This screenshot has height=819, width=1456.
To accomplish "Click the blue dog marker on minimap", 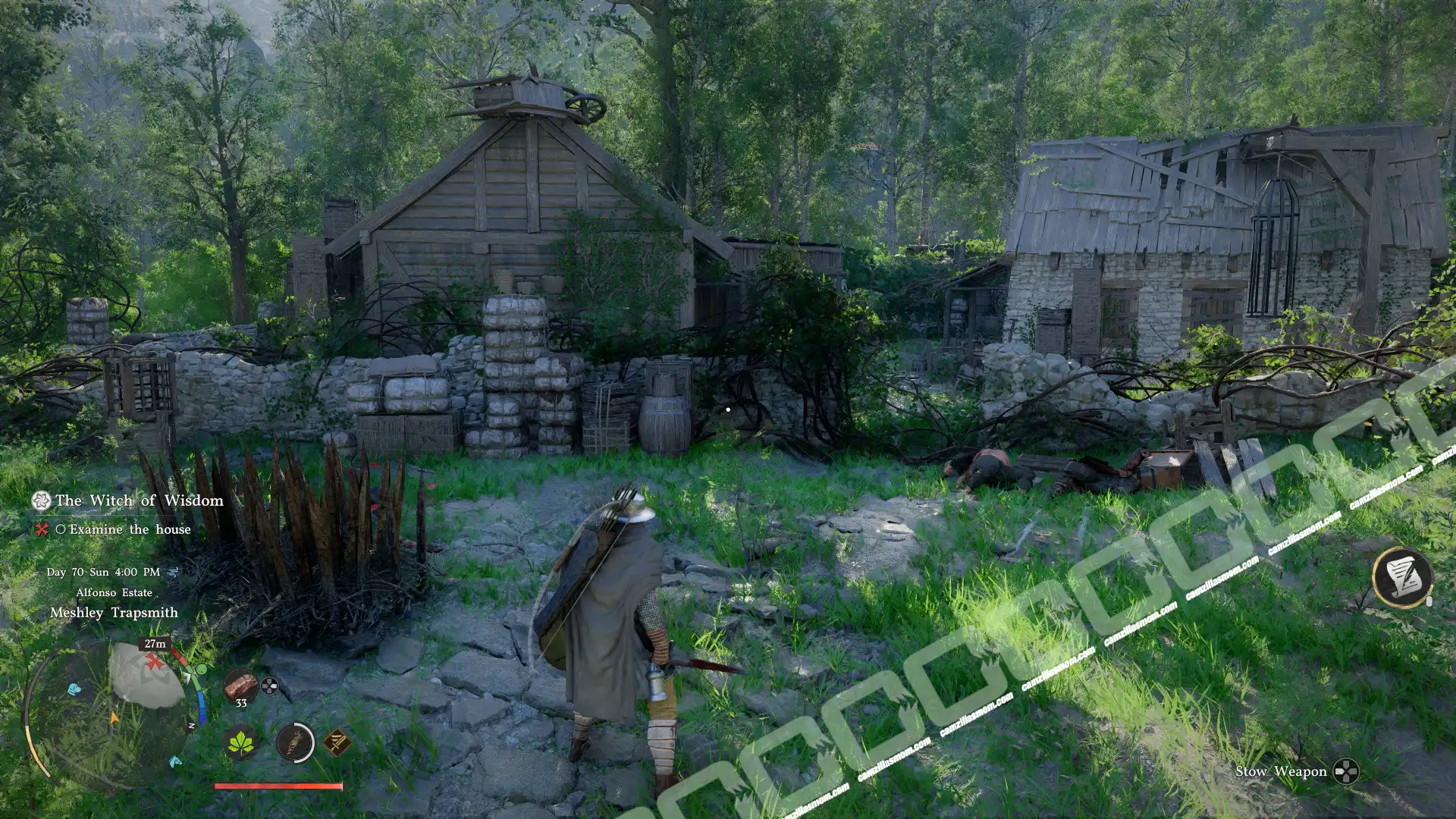I will (x=74, y=689).
